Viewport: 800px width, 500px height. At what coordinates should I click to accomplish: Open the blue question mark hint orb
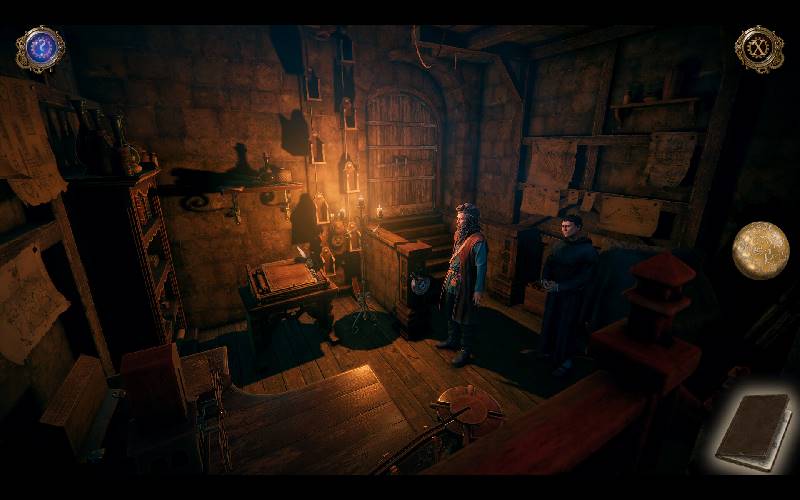click(x=40, y=49)
